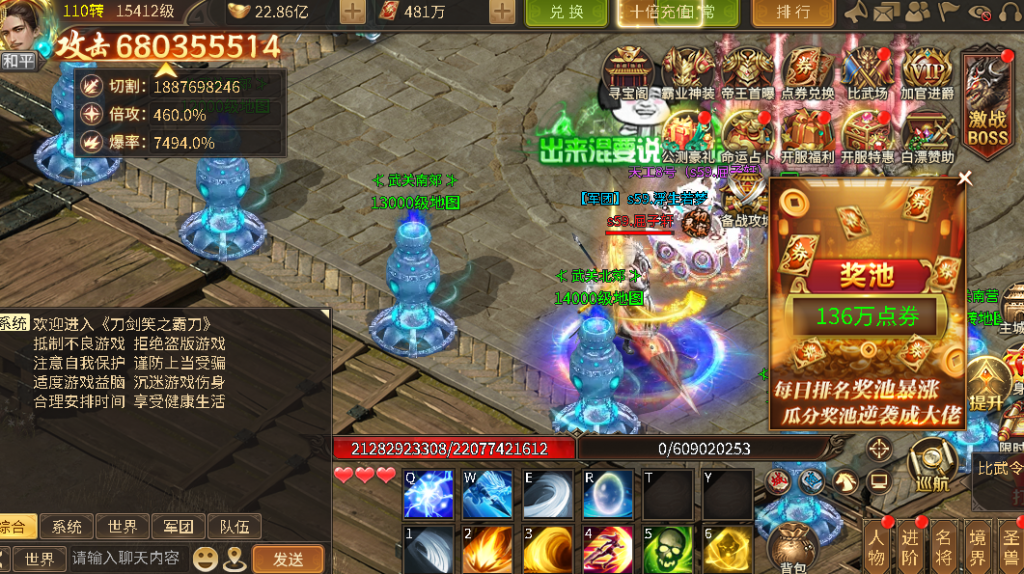The image size is (1024, 574).
Task: Click the chat message input field
Action: pyautogui.click(x=125, y=558)
